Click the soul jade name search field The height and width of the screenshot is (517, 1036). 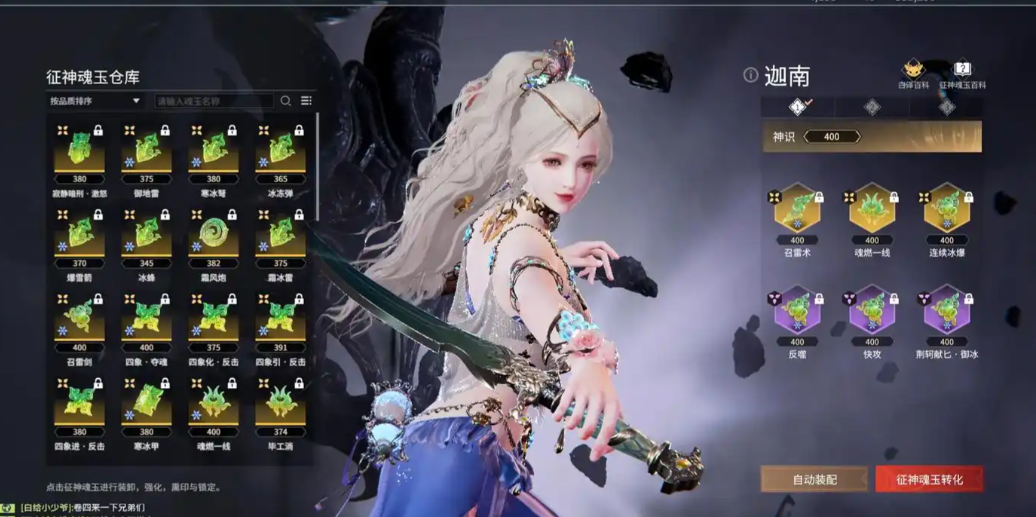(212, 101)
